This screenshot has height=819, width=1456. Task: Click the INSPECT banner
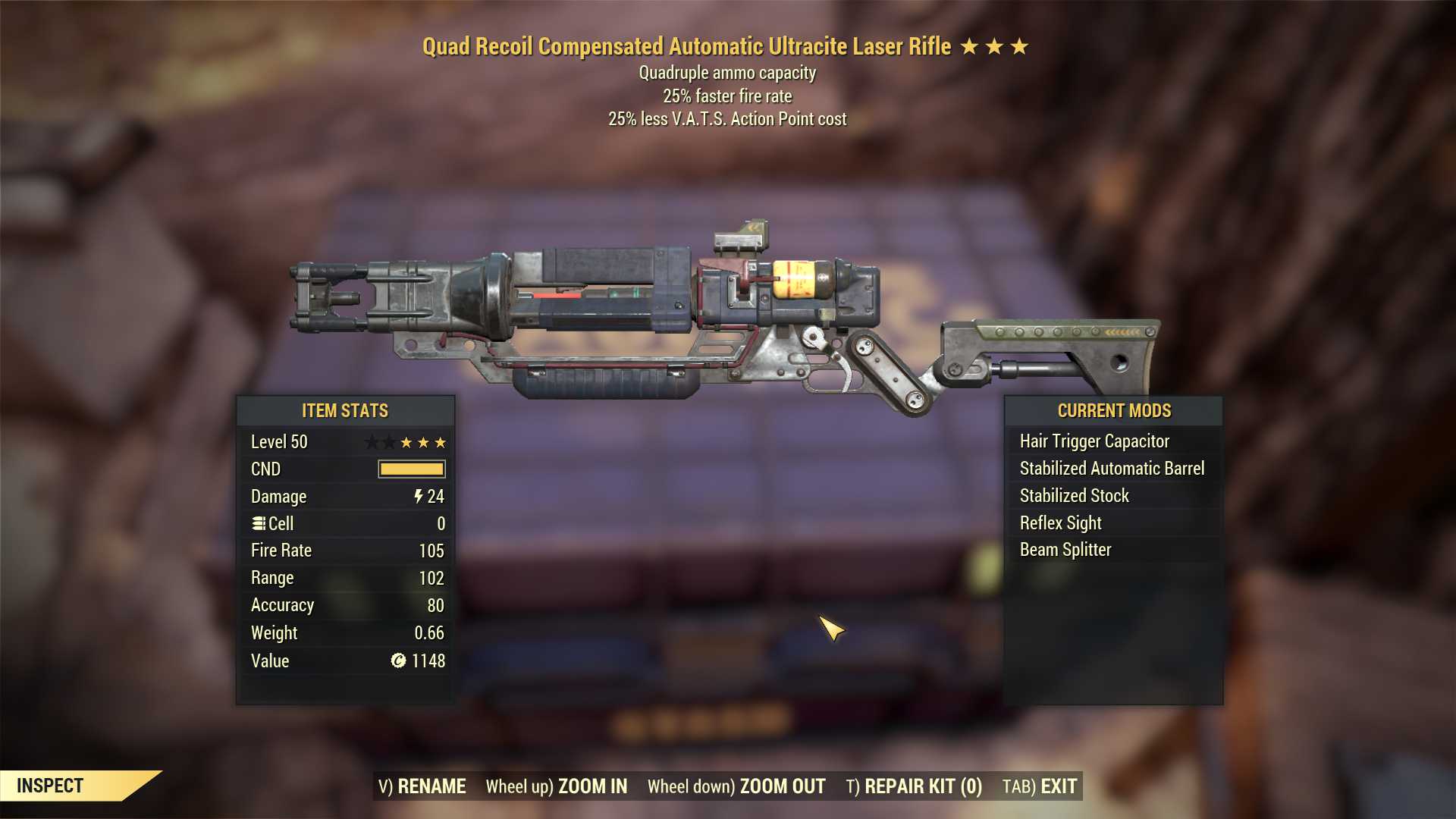point(52,786)
